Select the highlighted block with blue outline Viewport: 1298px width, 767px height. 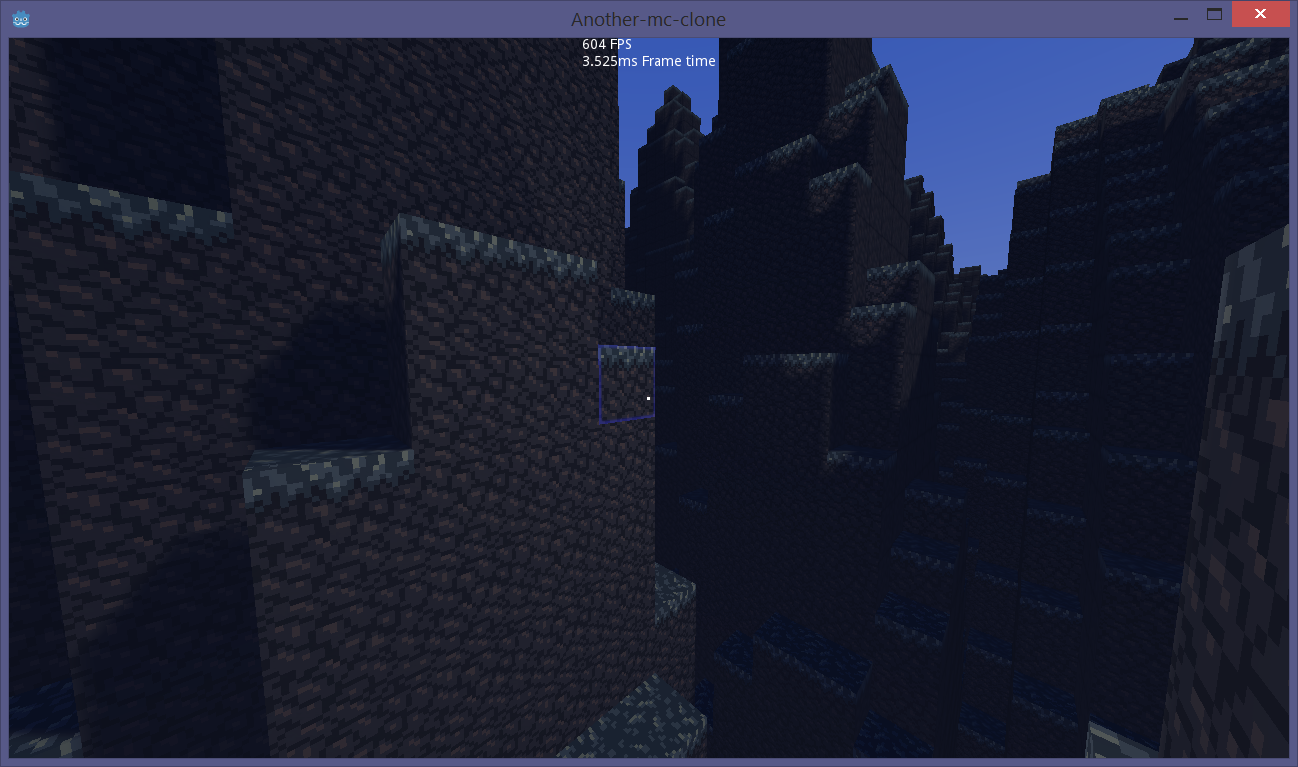coord(626,383)
